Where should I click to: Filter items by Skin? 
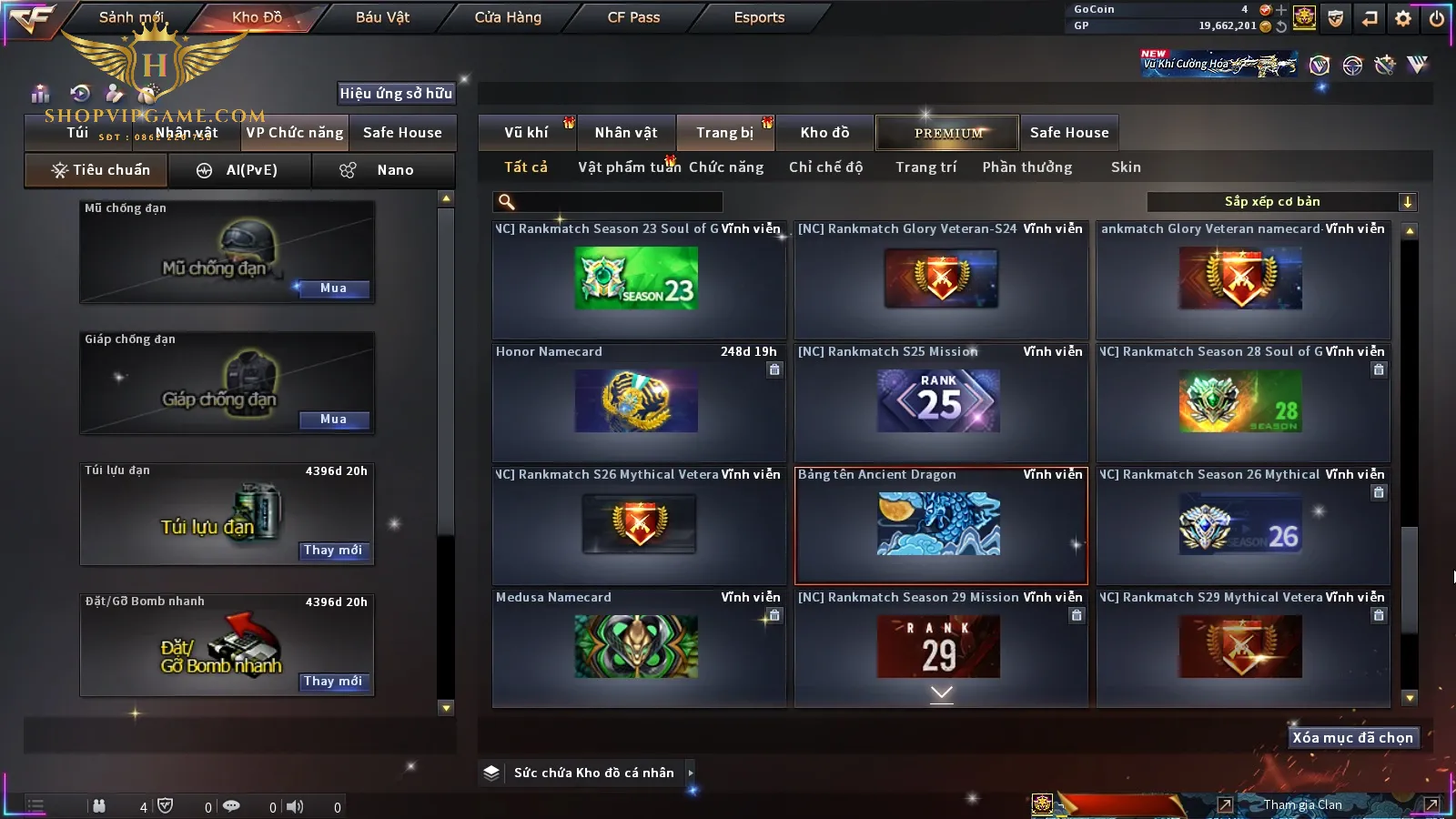(x=1126, y=167)
